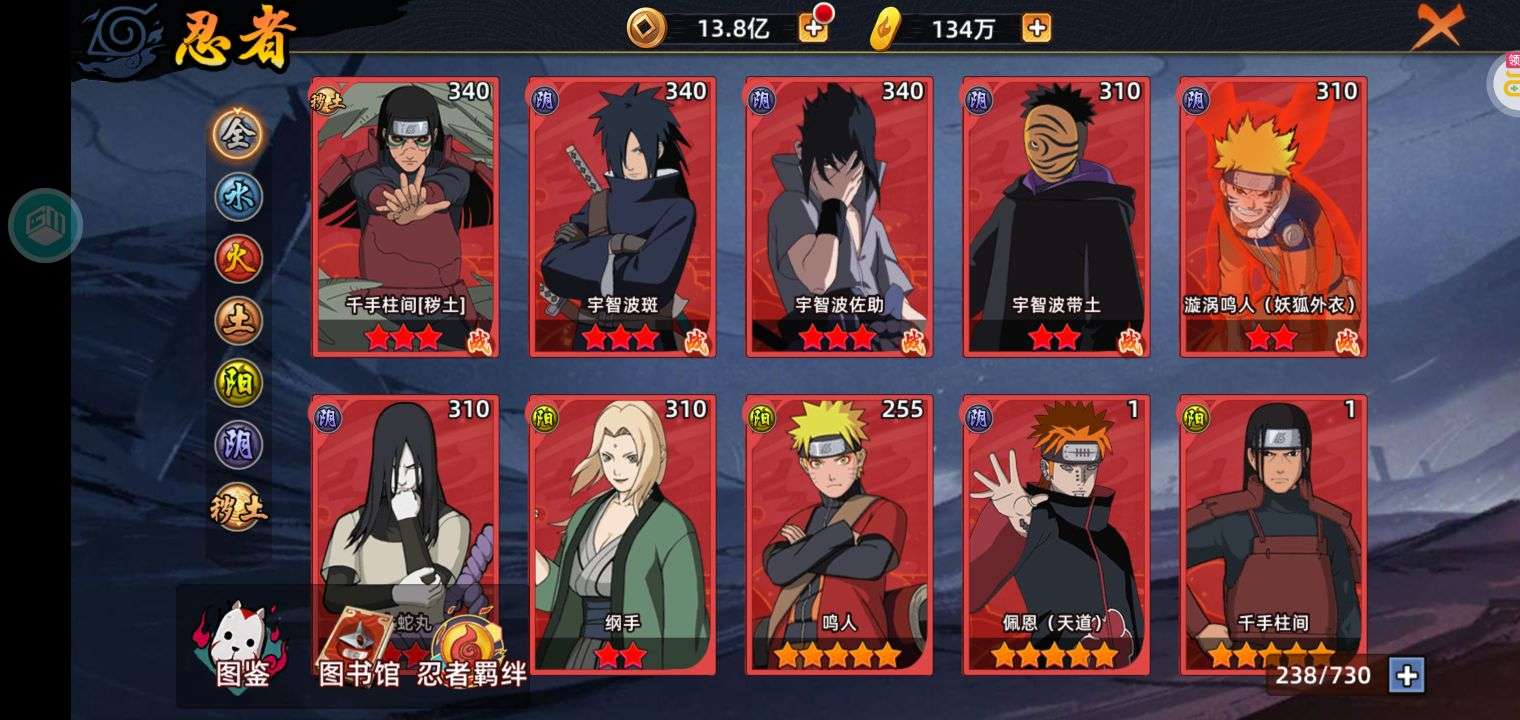Viewport: 1520px width, 720px height.
Task: Switch to the 秽土 (Edo Tensei) filter
Action: click(238, 508)
